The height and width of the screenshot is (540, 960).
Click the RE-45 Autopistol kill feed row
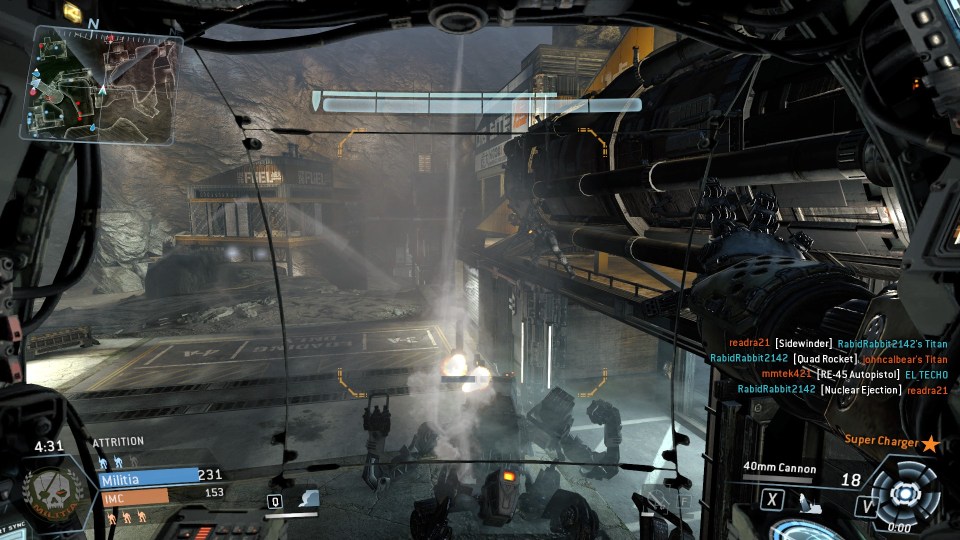pos(854,374)
